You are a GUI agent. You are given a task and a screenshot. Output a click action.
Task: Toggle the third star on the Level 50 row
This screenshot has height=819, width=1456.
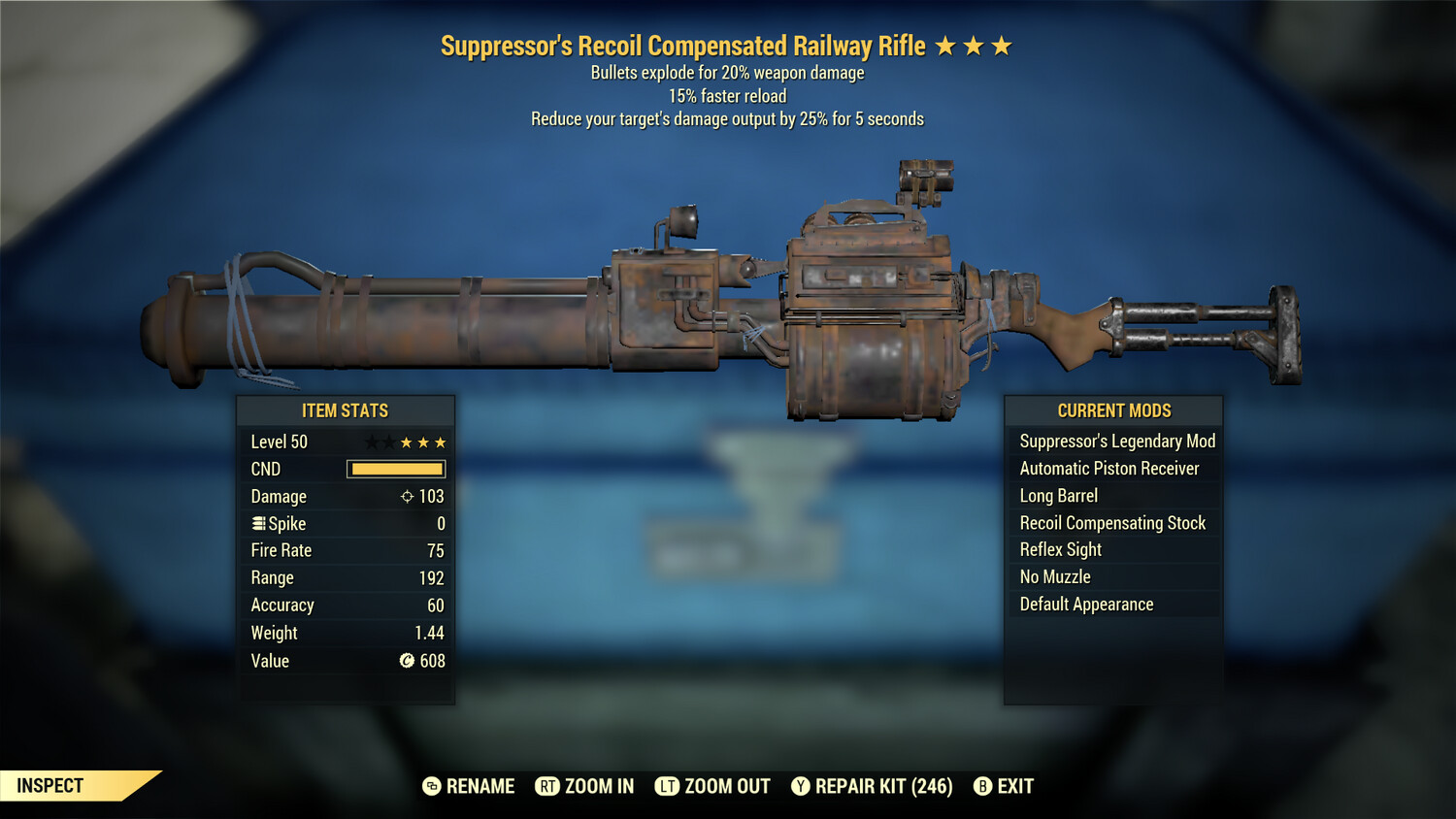(x=407, y=442)
